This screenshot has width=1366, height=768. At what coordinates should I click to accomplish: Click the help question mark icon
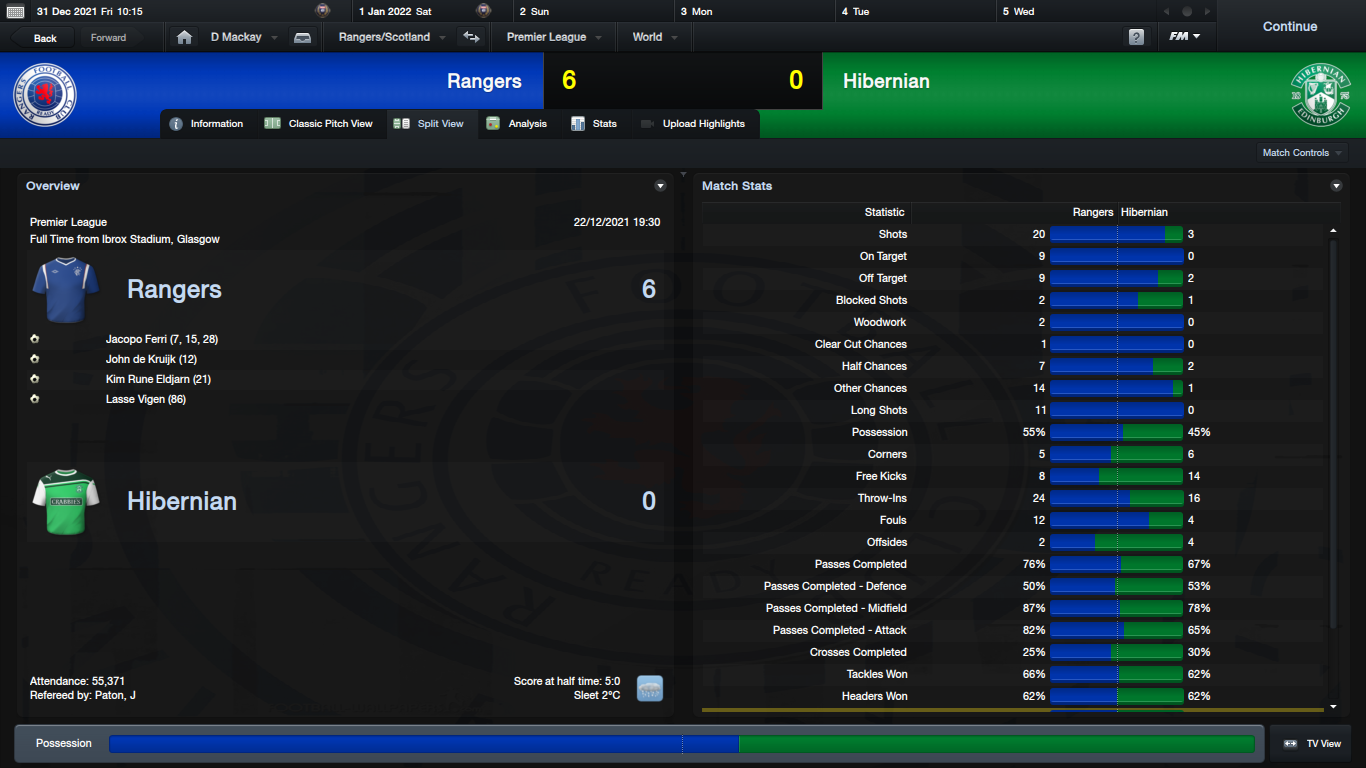[x=1136, y=37]
